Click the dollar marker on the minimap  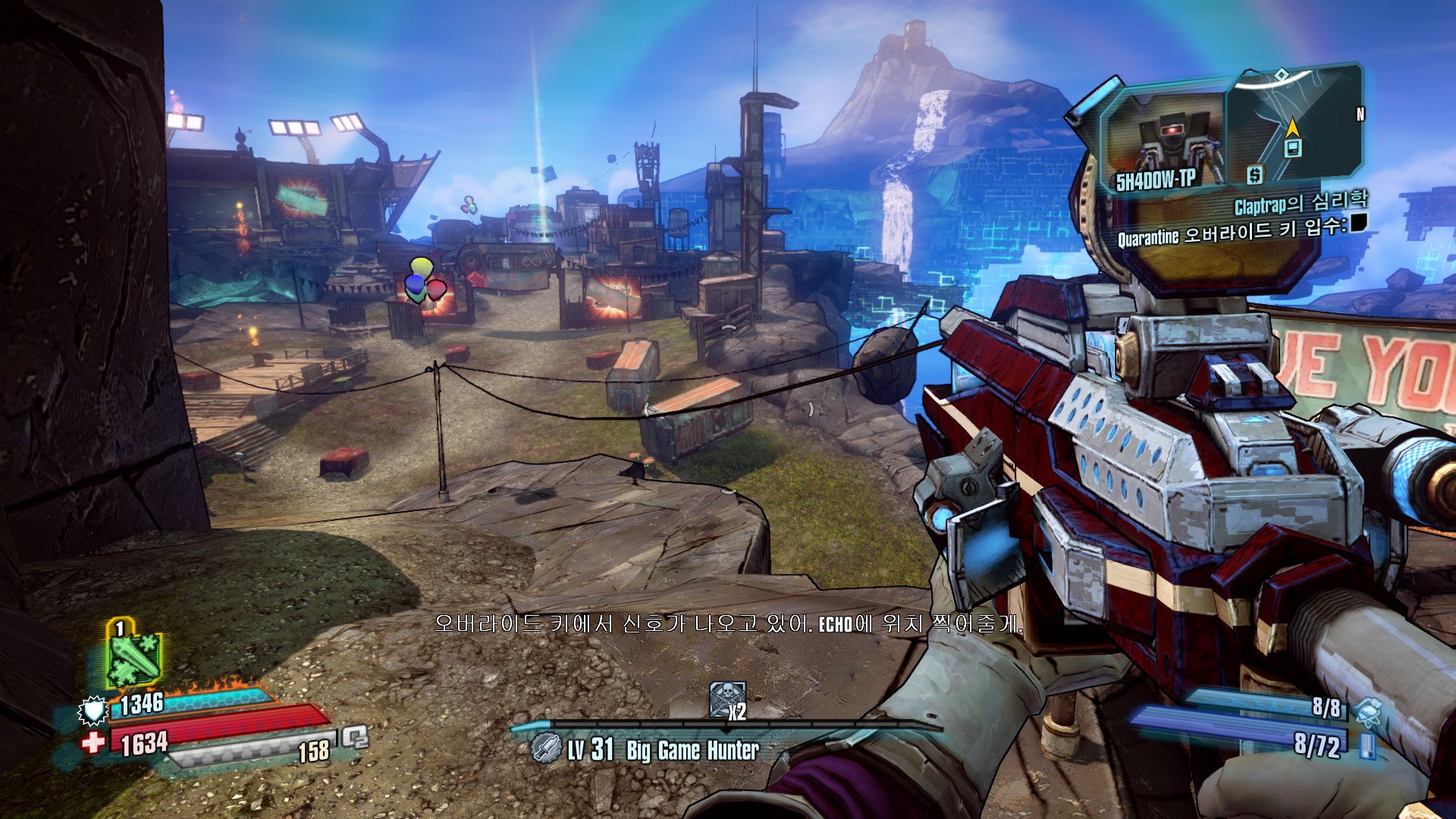tap(1255, 175)
